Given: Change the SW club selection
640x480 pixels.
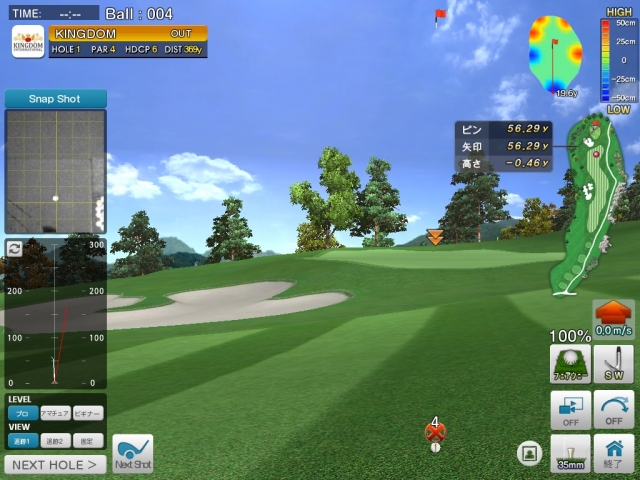Looking at the screenshot, I should (x=613, y=365).
